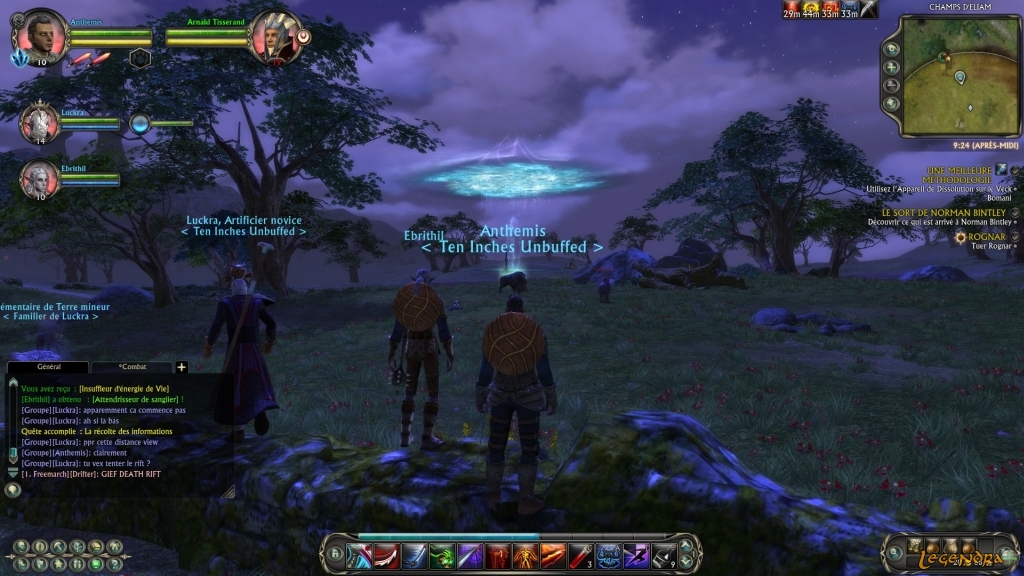Viewport: 1024px width, 576px height.
Task: Zoom out the minimap with the minus button
Action: 892,85
